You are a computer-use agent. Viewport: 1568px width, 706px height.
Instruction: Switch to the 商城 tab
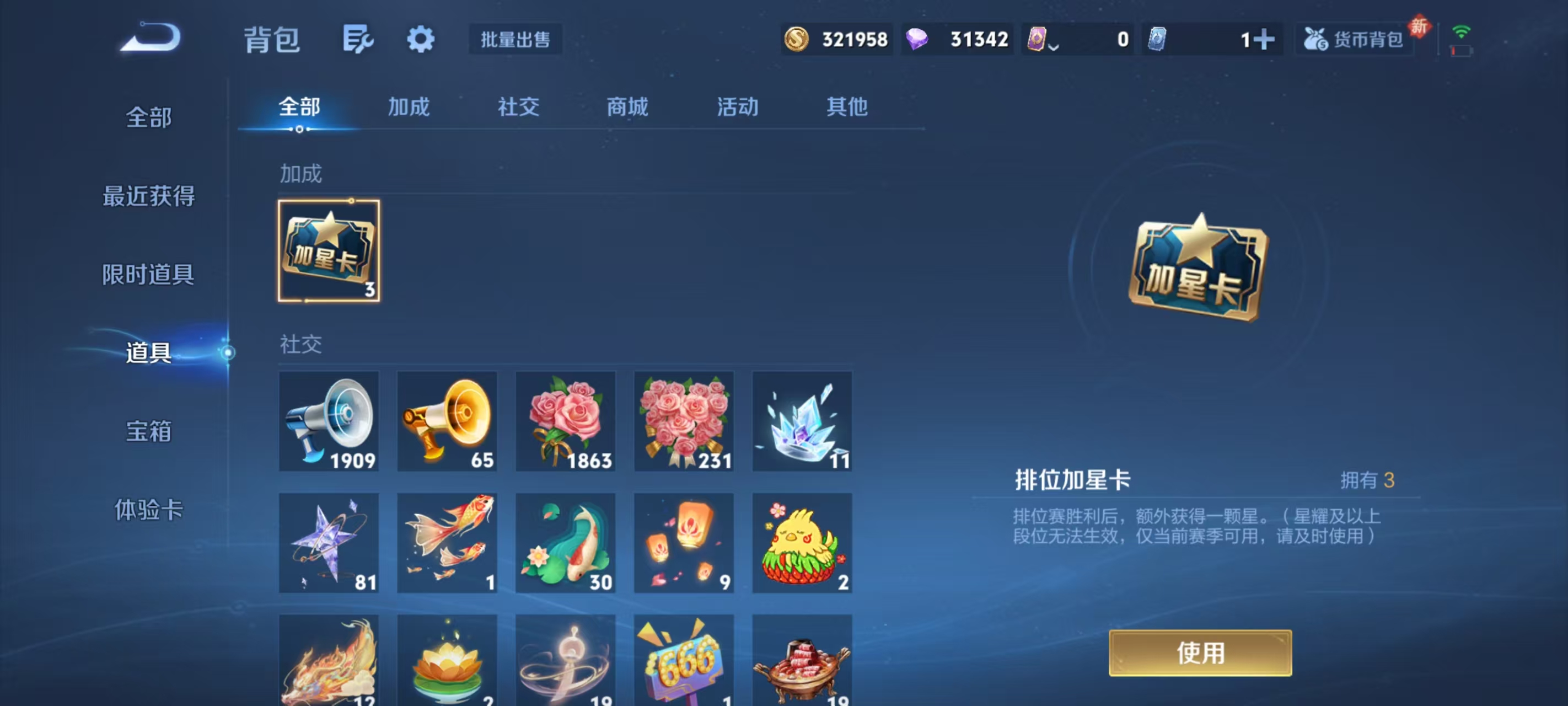[x=627, y=106]
